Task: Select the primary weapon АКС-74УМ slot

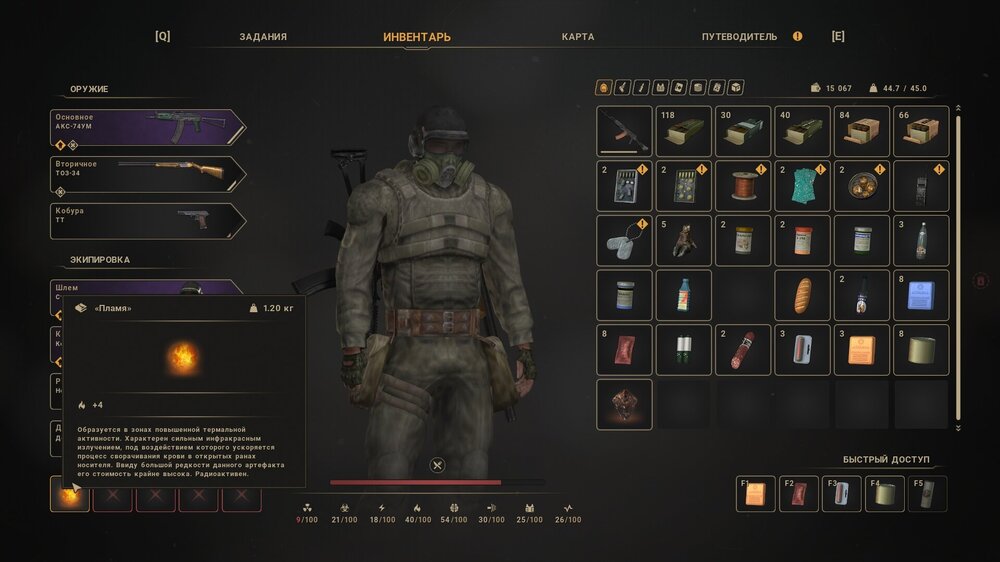Action: pyautogui.click(x=148, y=127)
